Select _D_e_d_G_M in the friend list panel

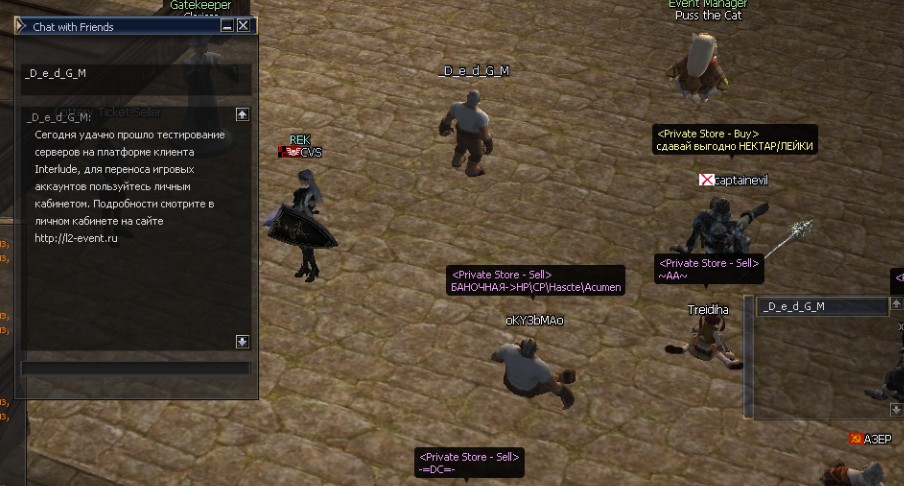(822, 306)
